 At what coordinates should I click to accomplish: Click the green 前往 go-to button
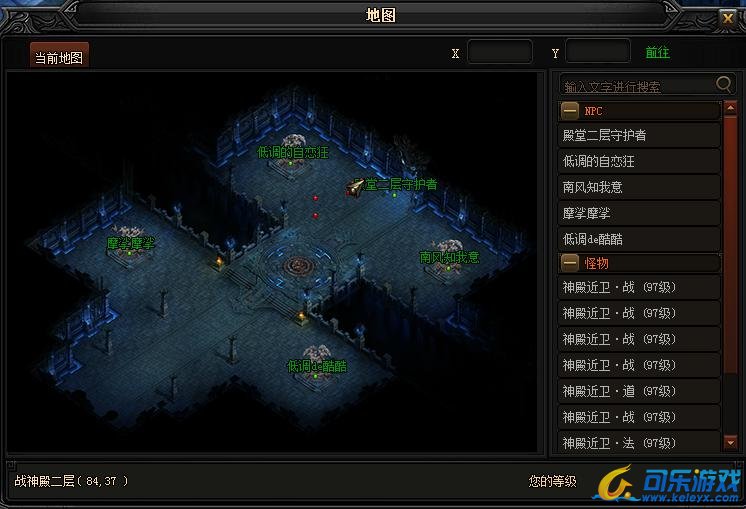(657, 53)
